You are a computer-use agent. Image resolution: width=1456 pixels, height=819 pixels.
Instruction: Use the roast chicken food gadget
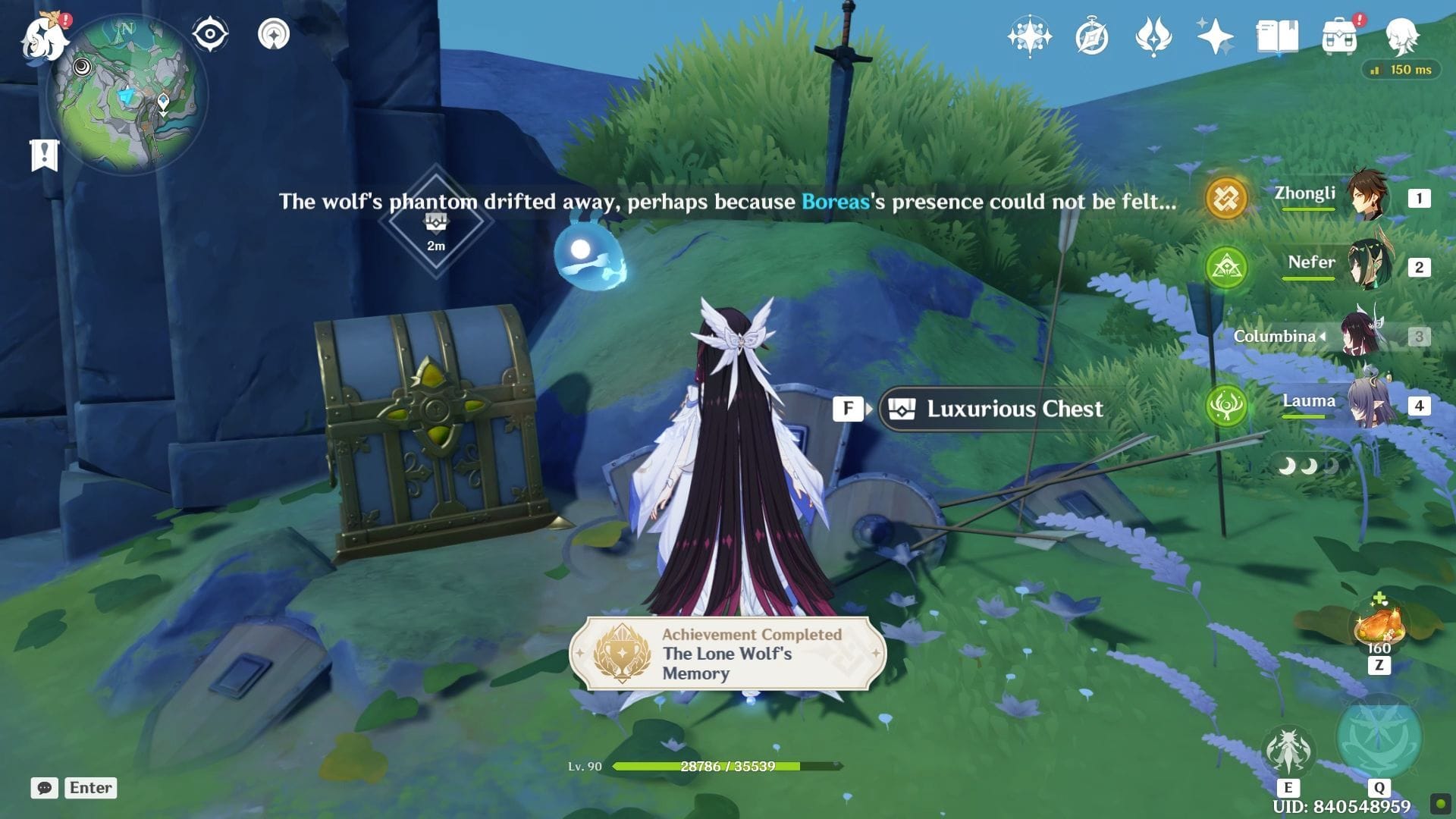[1379, 626]
